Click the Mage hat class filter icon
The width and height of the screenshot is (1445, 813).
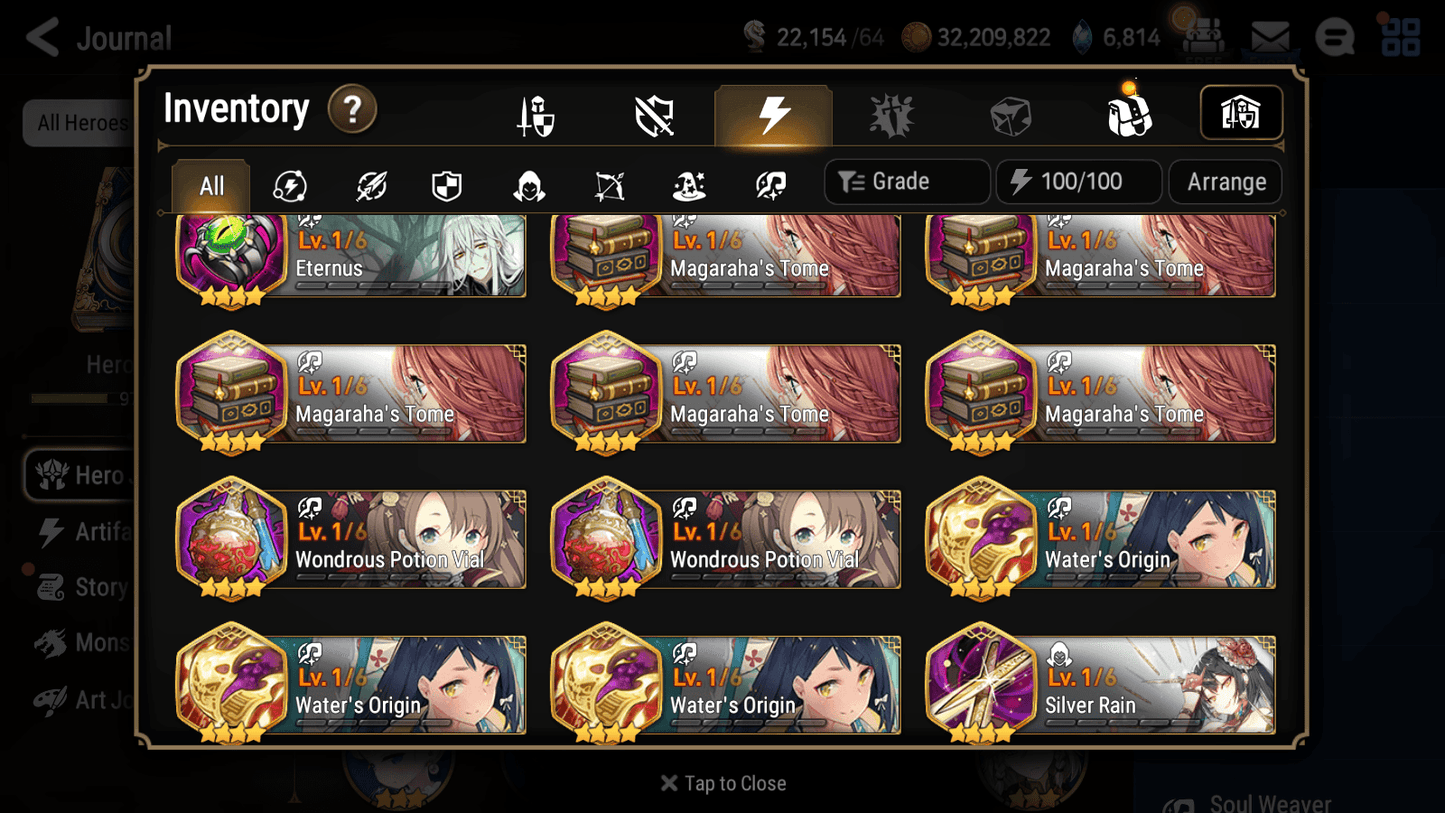tap(687, 182)
